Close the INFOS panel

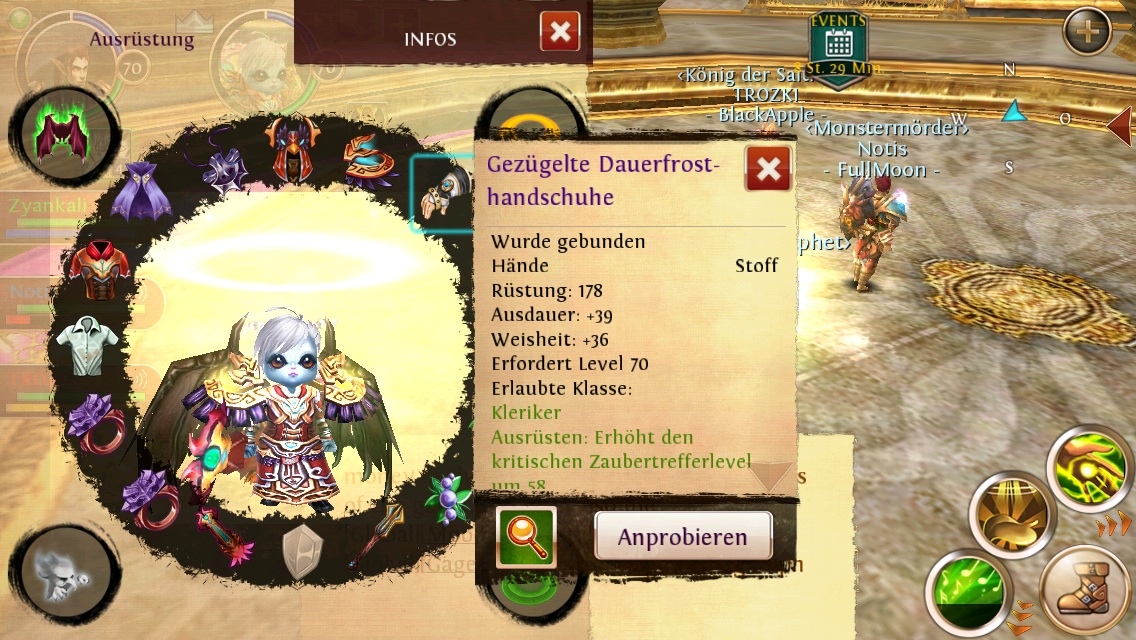(560, 32)
